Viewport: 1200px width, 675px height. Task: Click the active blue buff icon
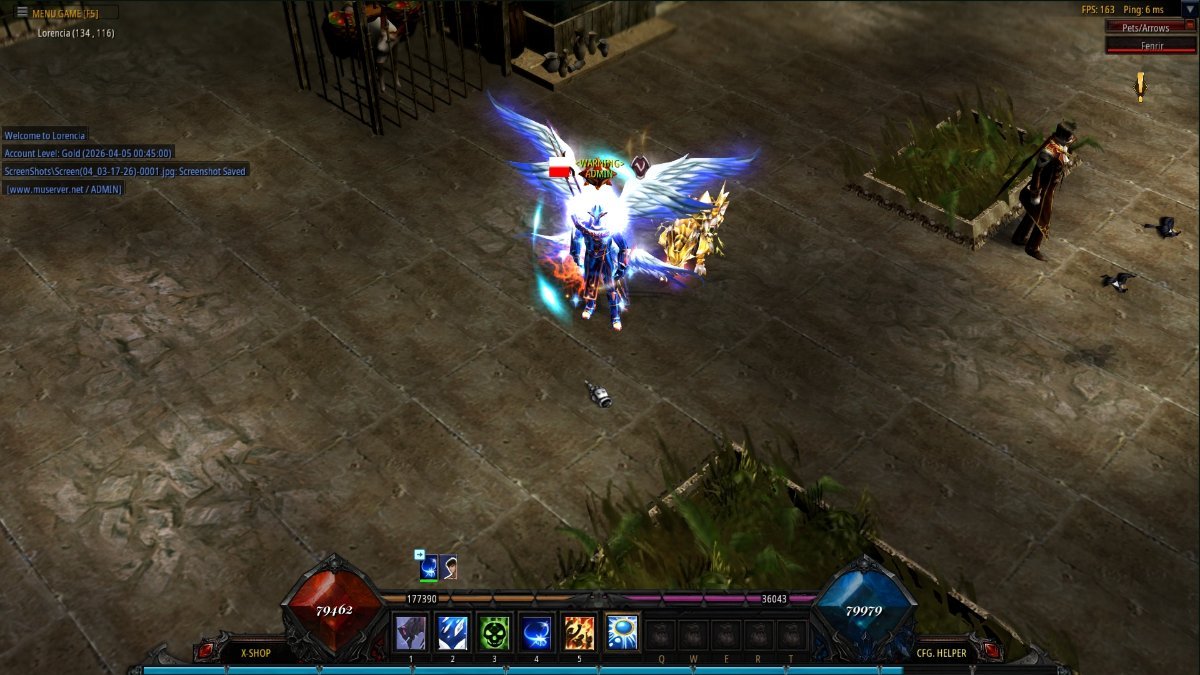[428, 567]
